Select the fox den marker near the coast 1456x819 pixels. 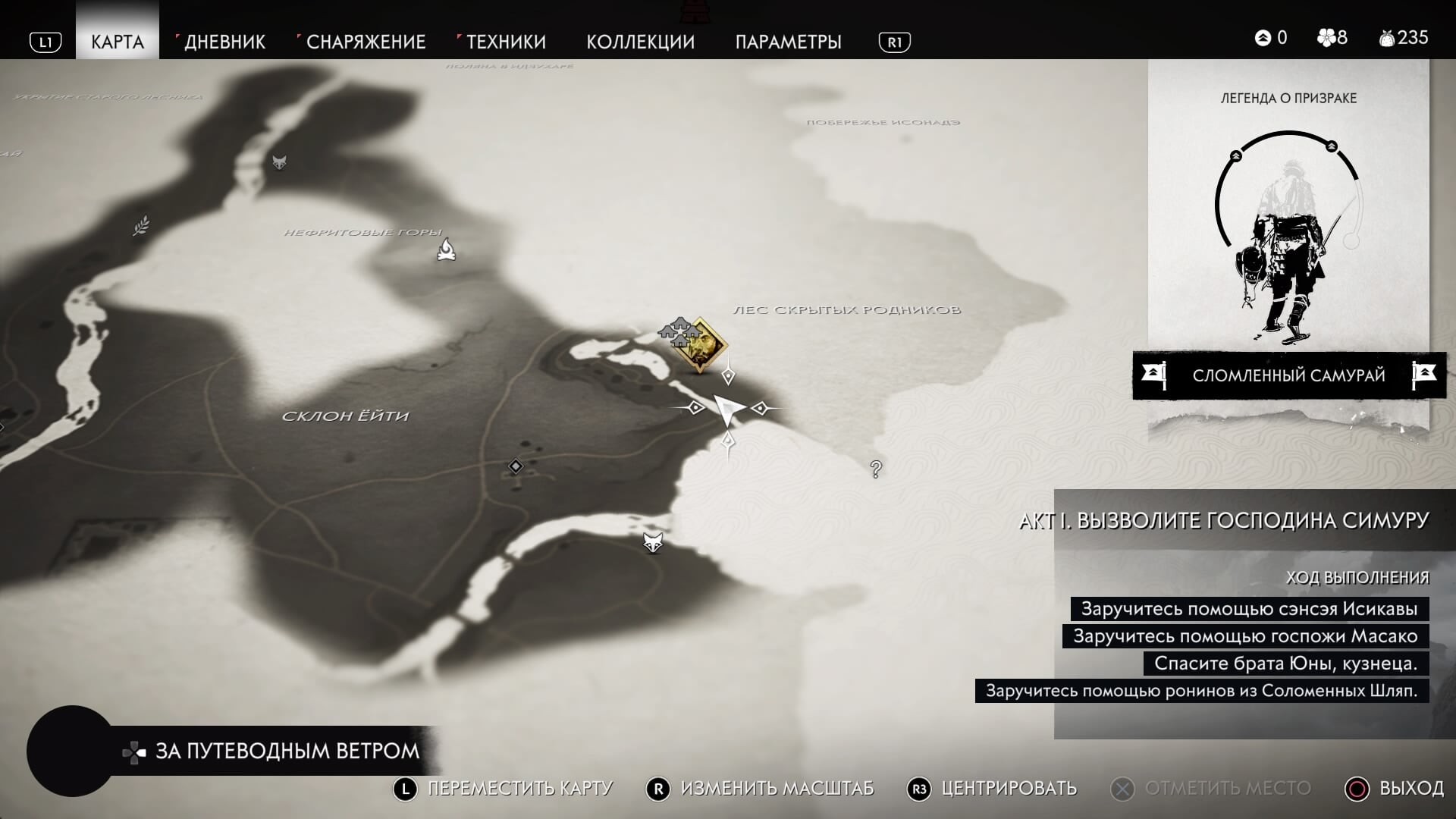tap(653, 542)
